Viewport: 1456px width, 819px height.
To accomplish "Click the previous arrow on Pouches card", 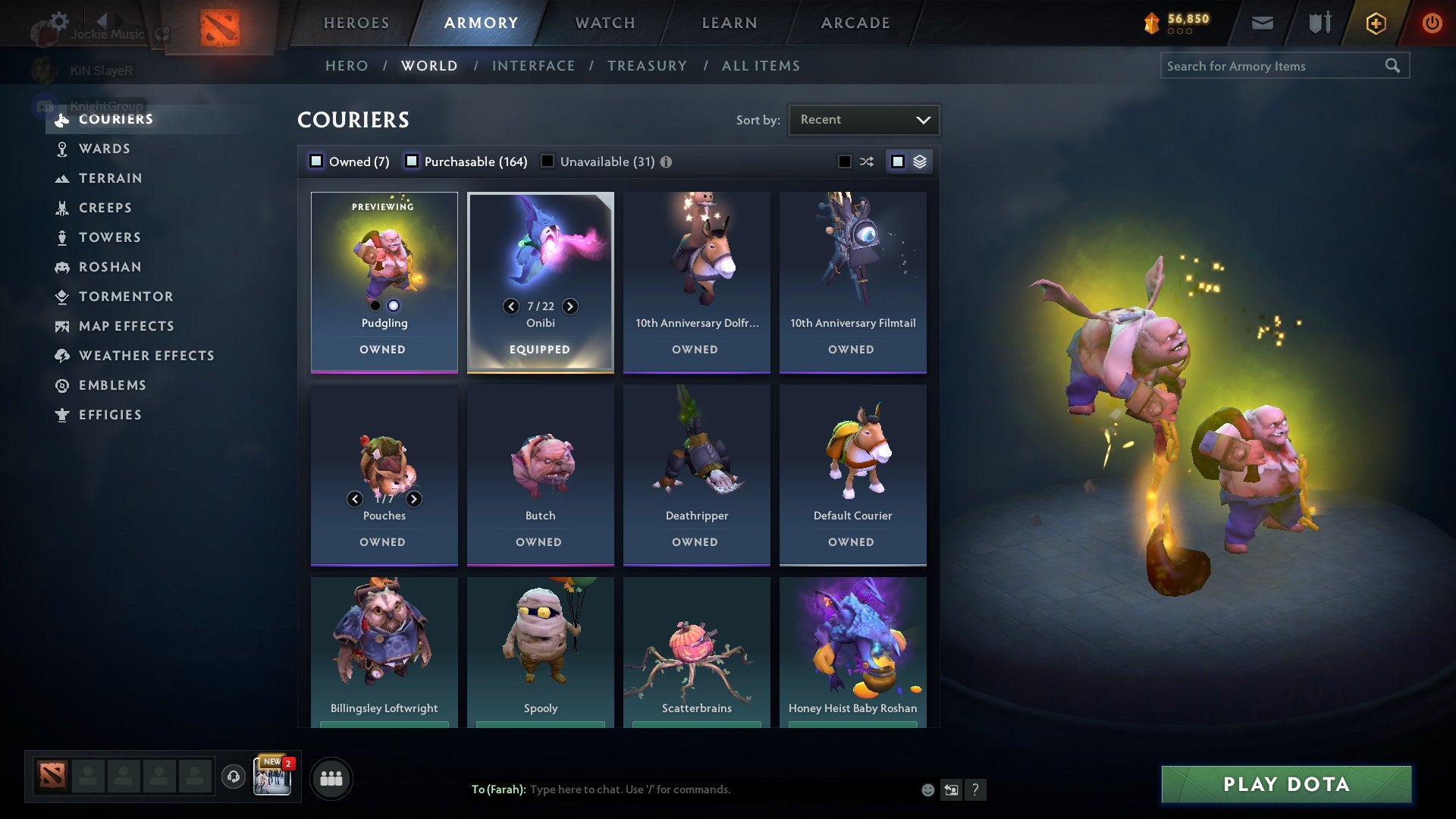I will click(x=354, y=499).
